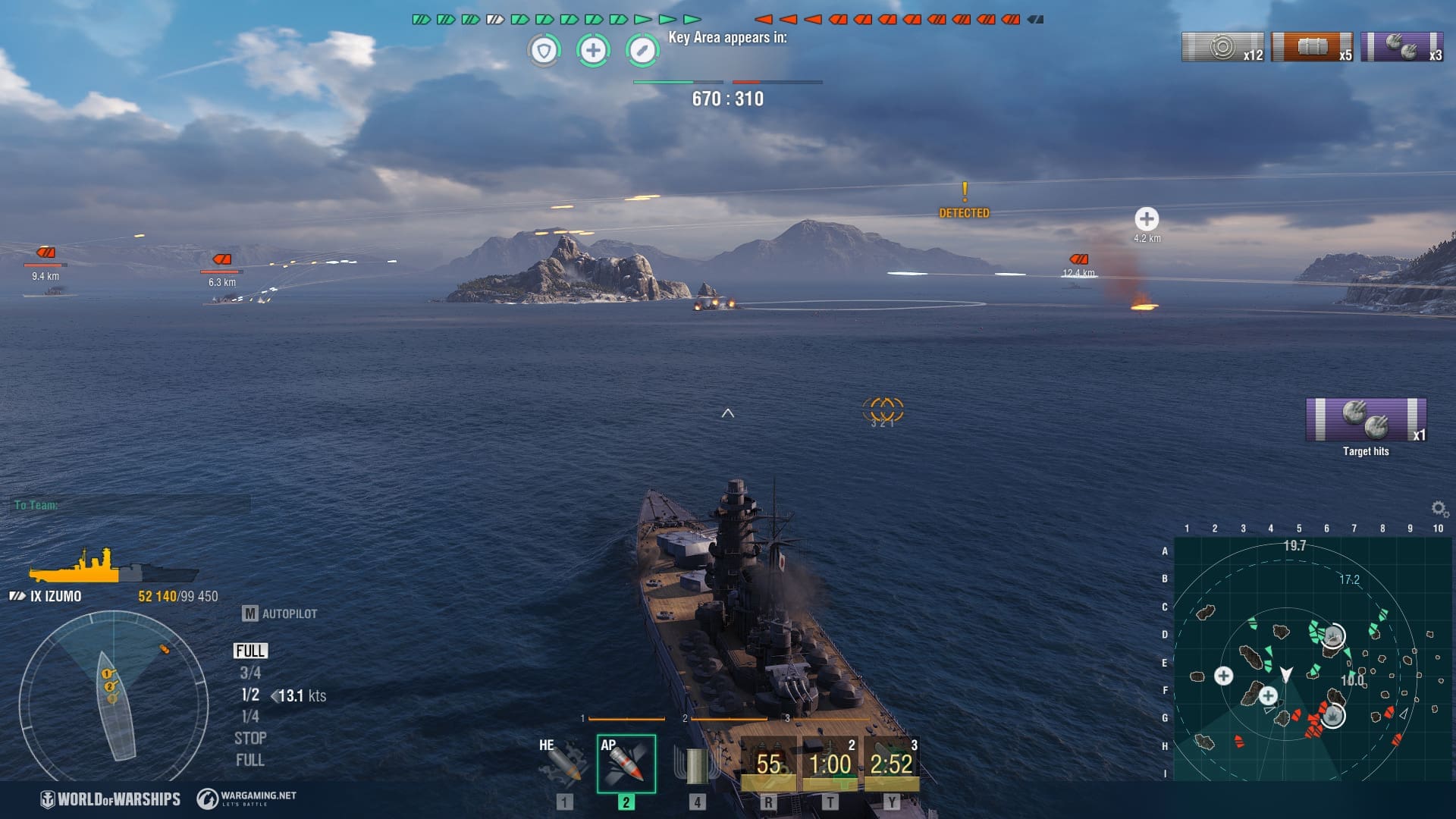Select the 1/4 throttle setting
1456x819 pixels.
coord(250,717)
